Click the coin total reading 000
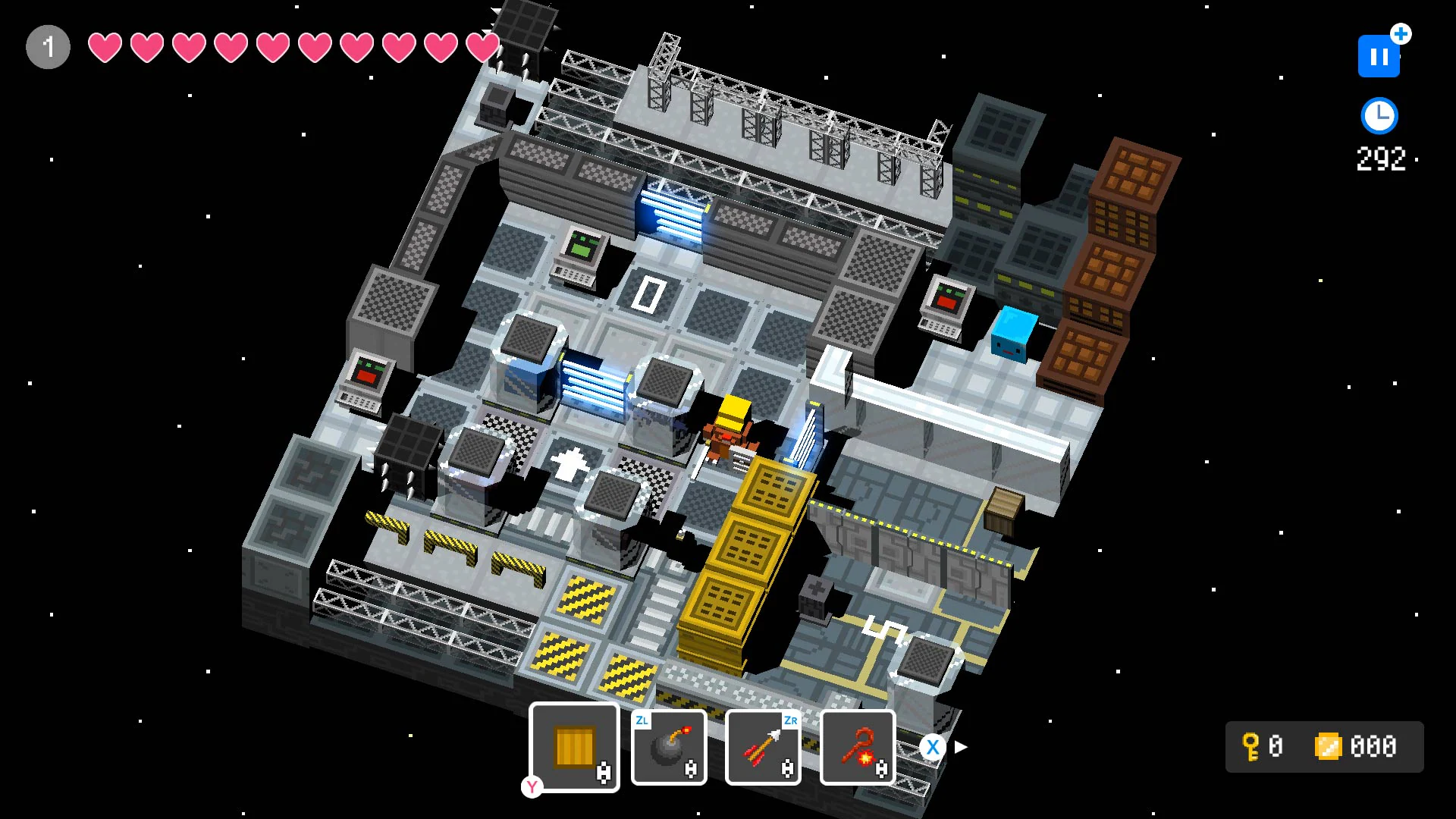 [1375, 747]
